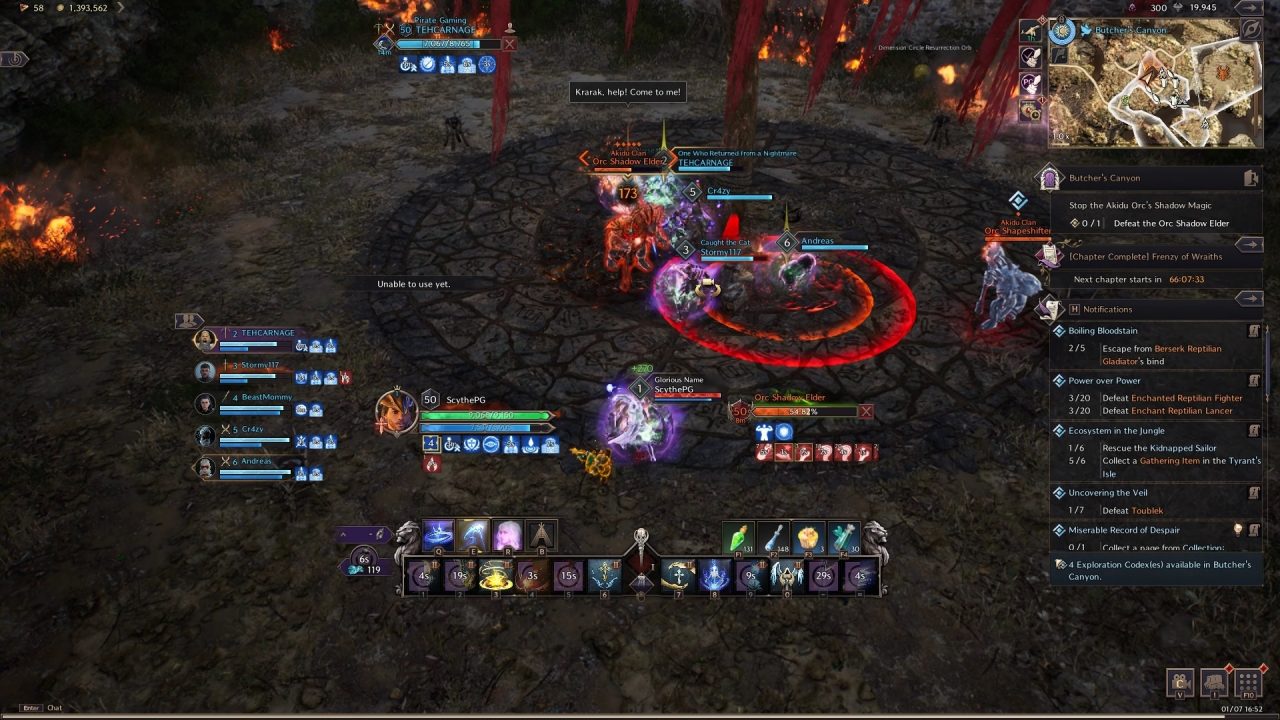Close the Orc Shadow Elder target frame
This screenshot has height=720, width=1280.
[866, 411]
